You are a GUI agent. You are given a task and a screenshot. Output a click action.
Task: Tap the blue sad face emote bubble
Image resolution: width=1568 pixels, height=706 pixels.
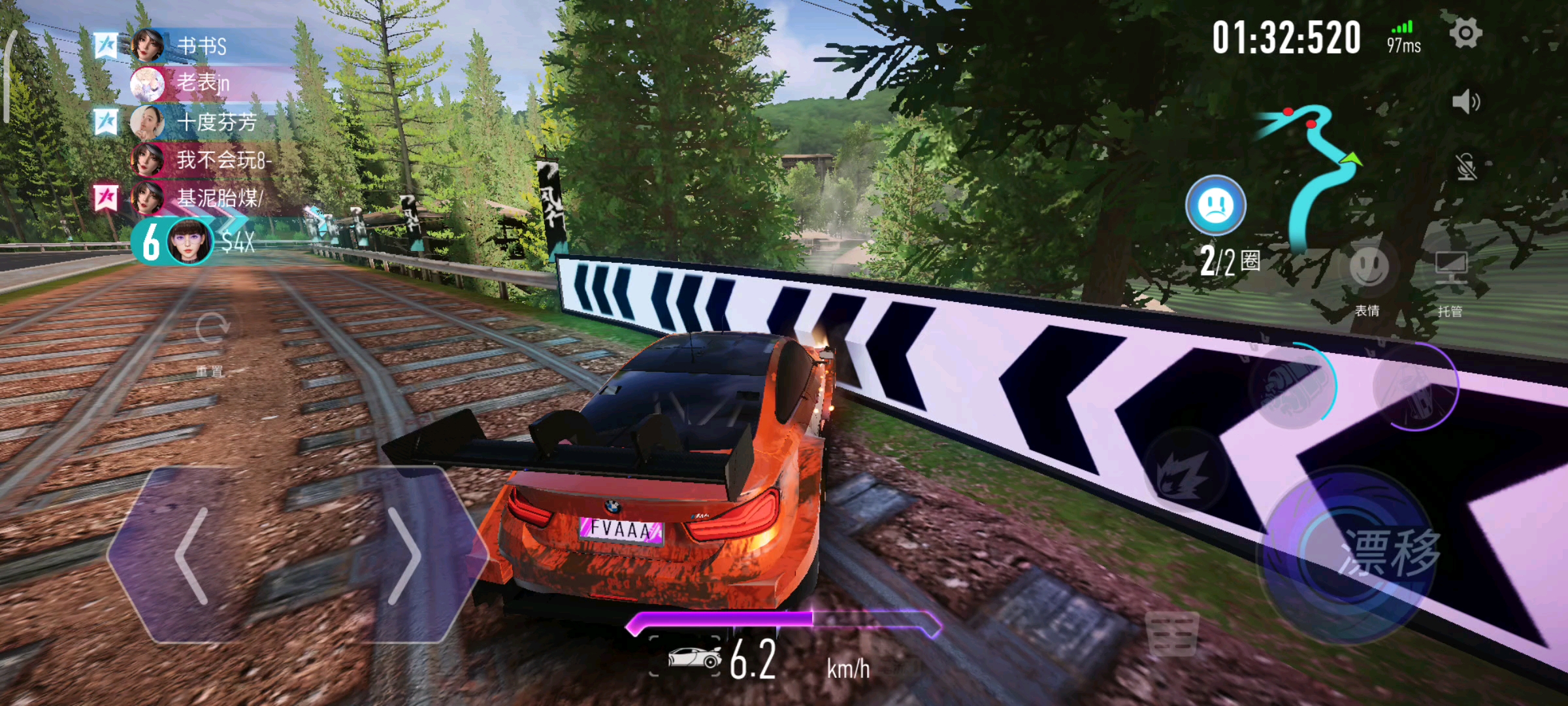pyautogui.click(x=1215, y=205)
